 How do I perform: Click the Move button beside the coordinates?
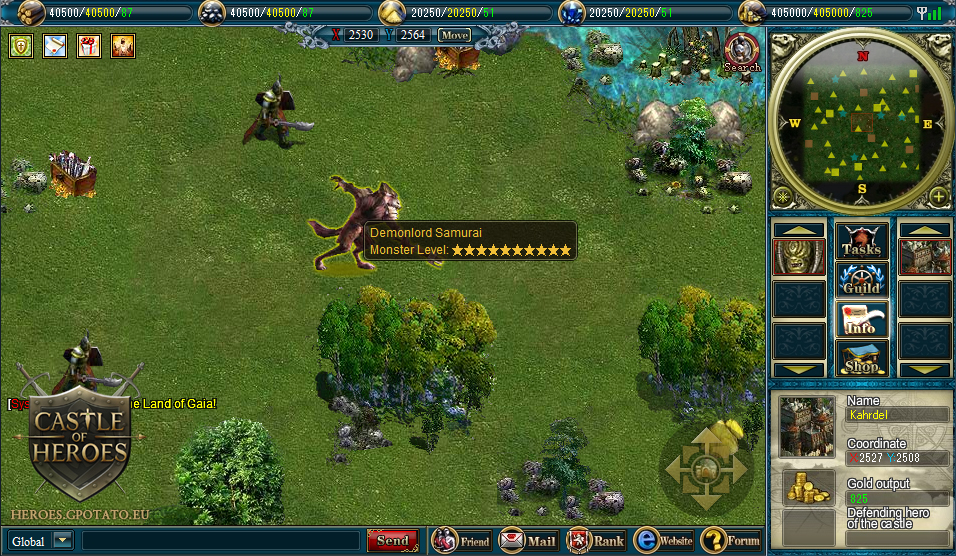pos(454,35)
